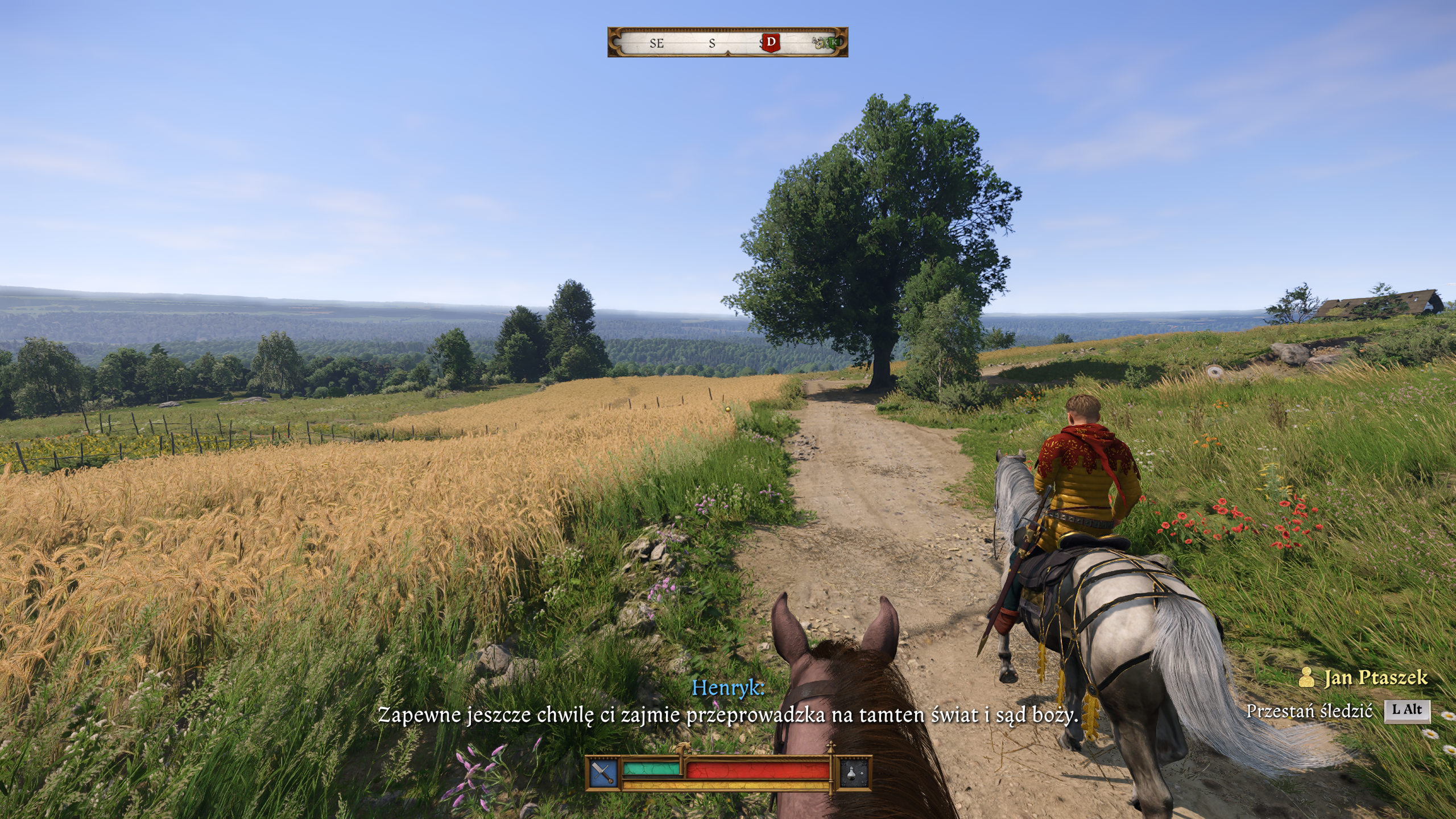Click the red D quest marker on compass
This screenshot has width=1456, height=819.
771,42
